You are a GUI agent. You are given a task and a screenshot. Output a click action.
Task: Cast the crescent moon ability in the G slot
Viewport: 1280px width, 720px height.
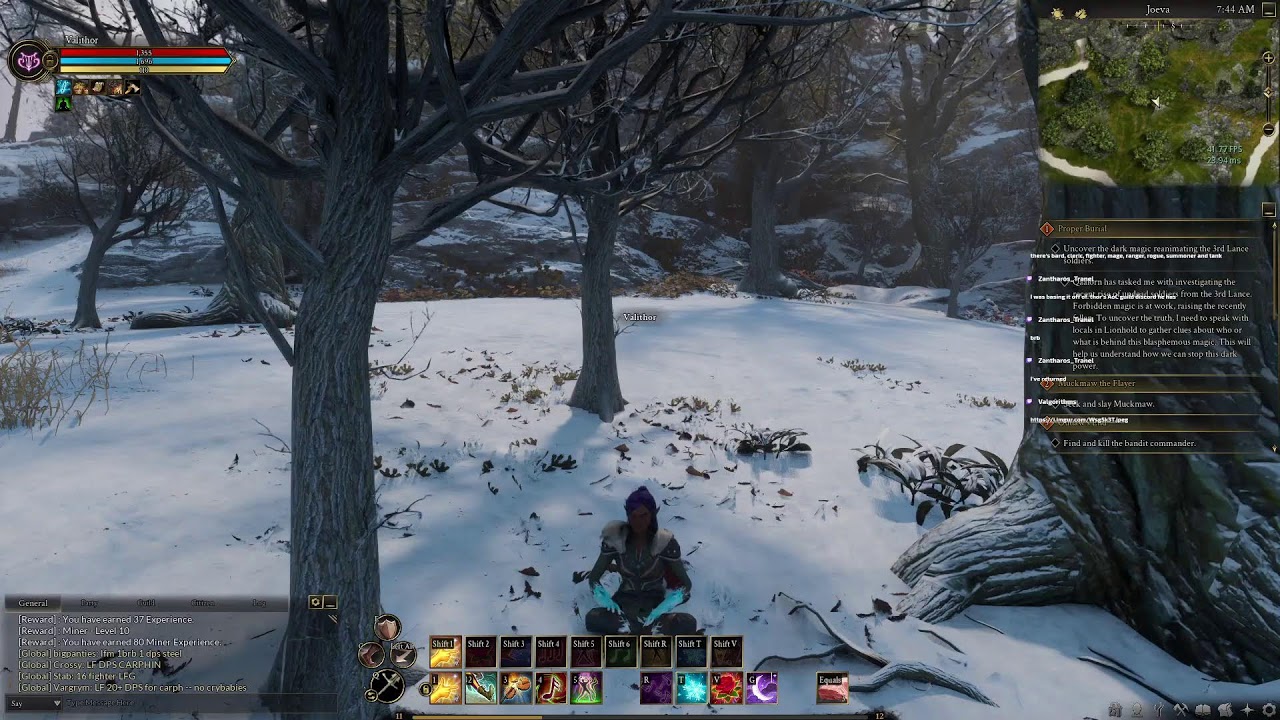762,687
